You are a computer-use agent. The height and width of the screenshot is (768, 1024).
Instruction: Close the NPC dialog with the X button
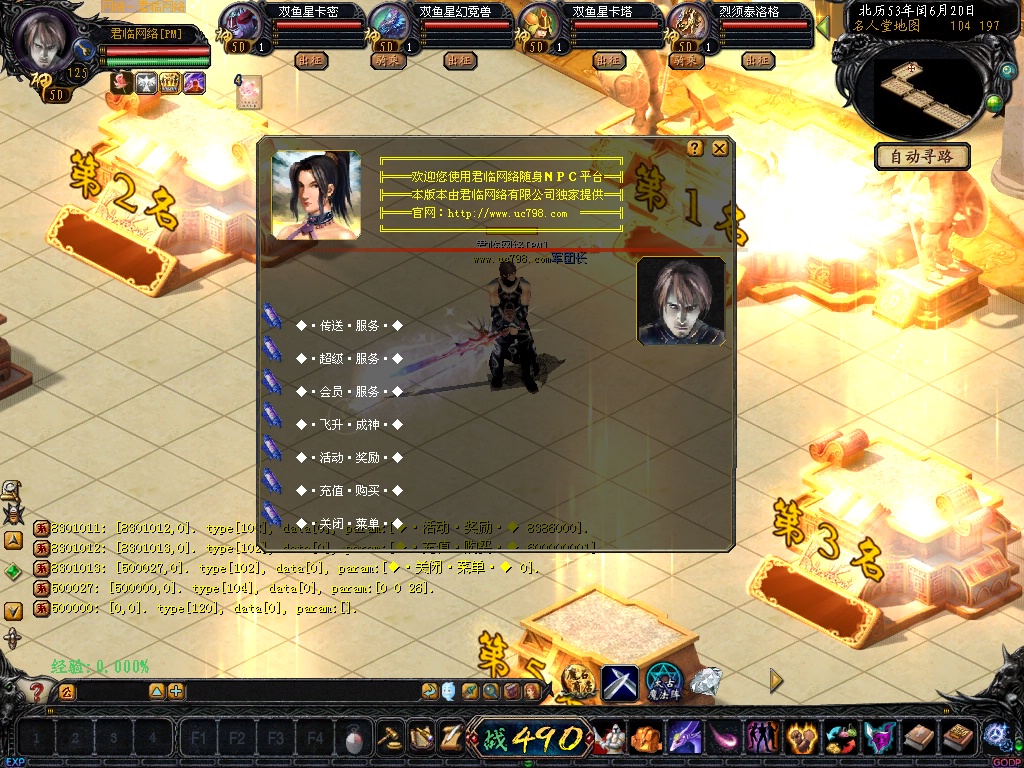click(719, 148)
